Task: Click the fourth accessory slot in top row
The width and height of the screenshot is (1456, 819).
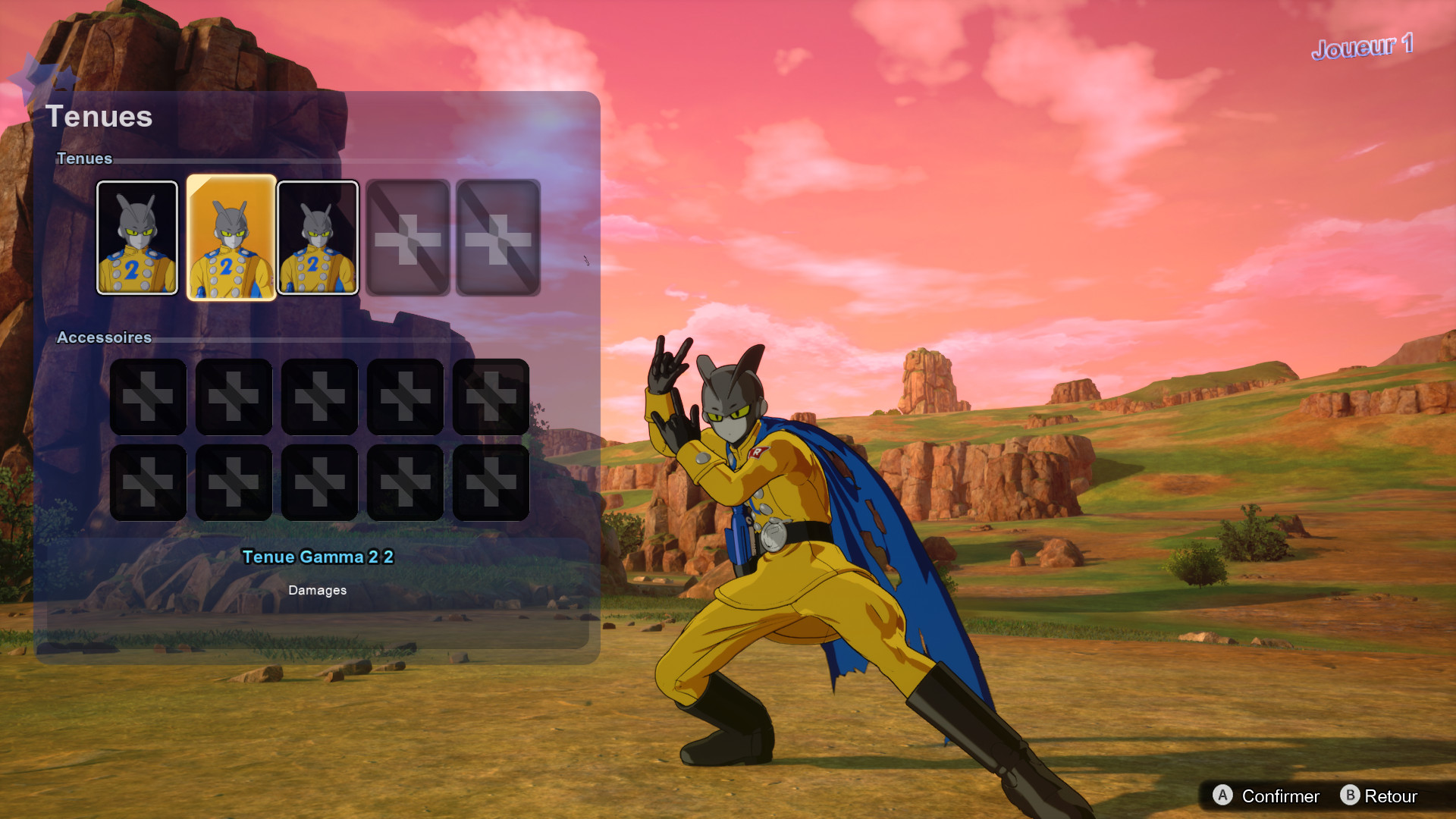Action: 405,395
